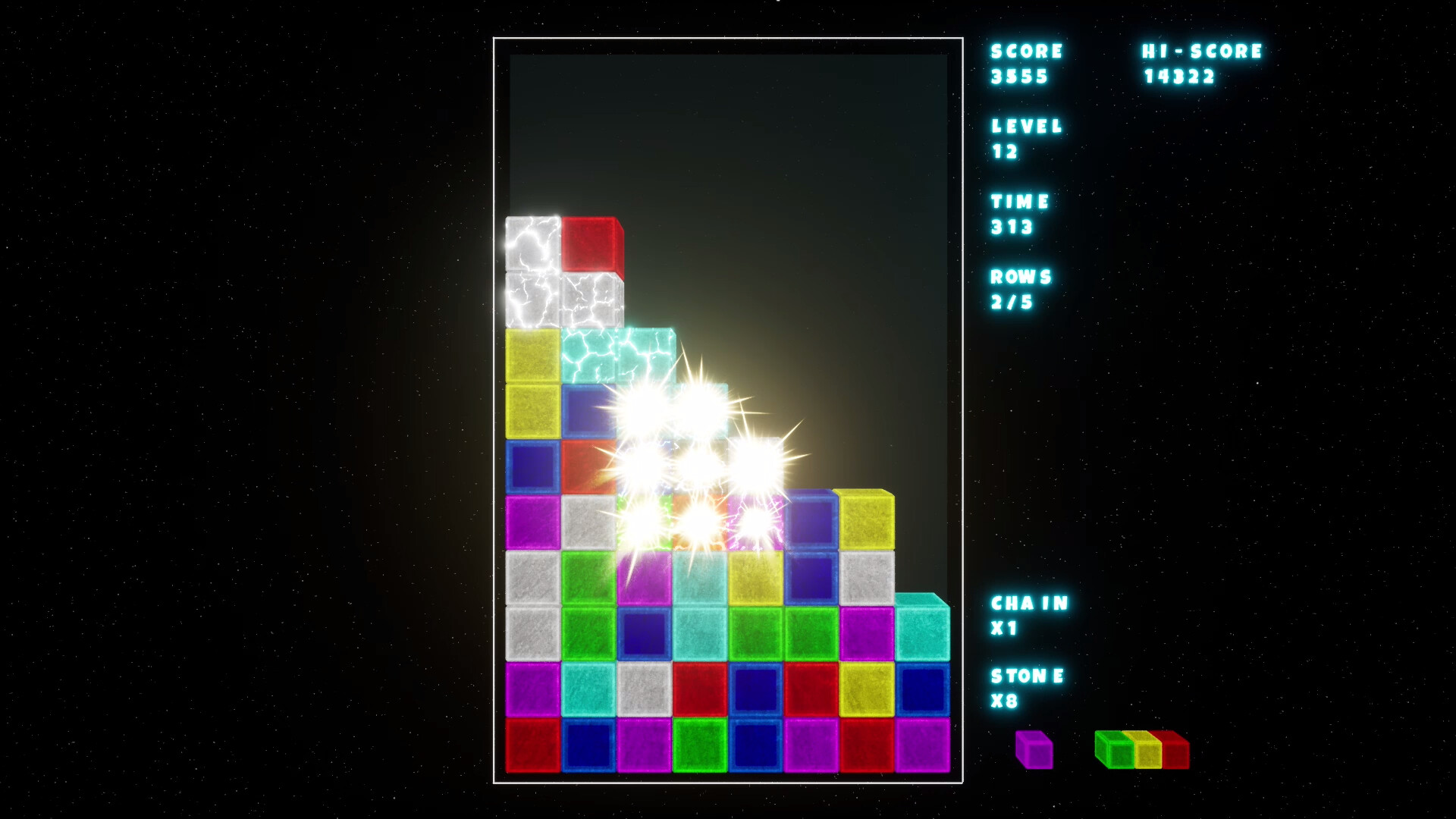Click the white lightning stone block
Screen dimensions: 1456x819
[x=531, y=243]
